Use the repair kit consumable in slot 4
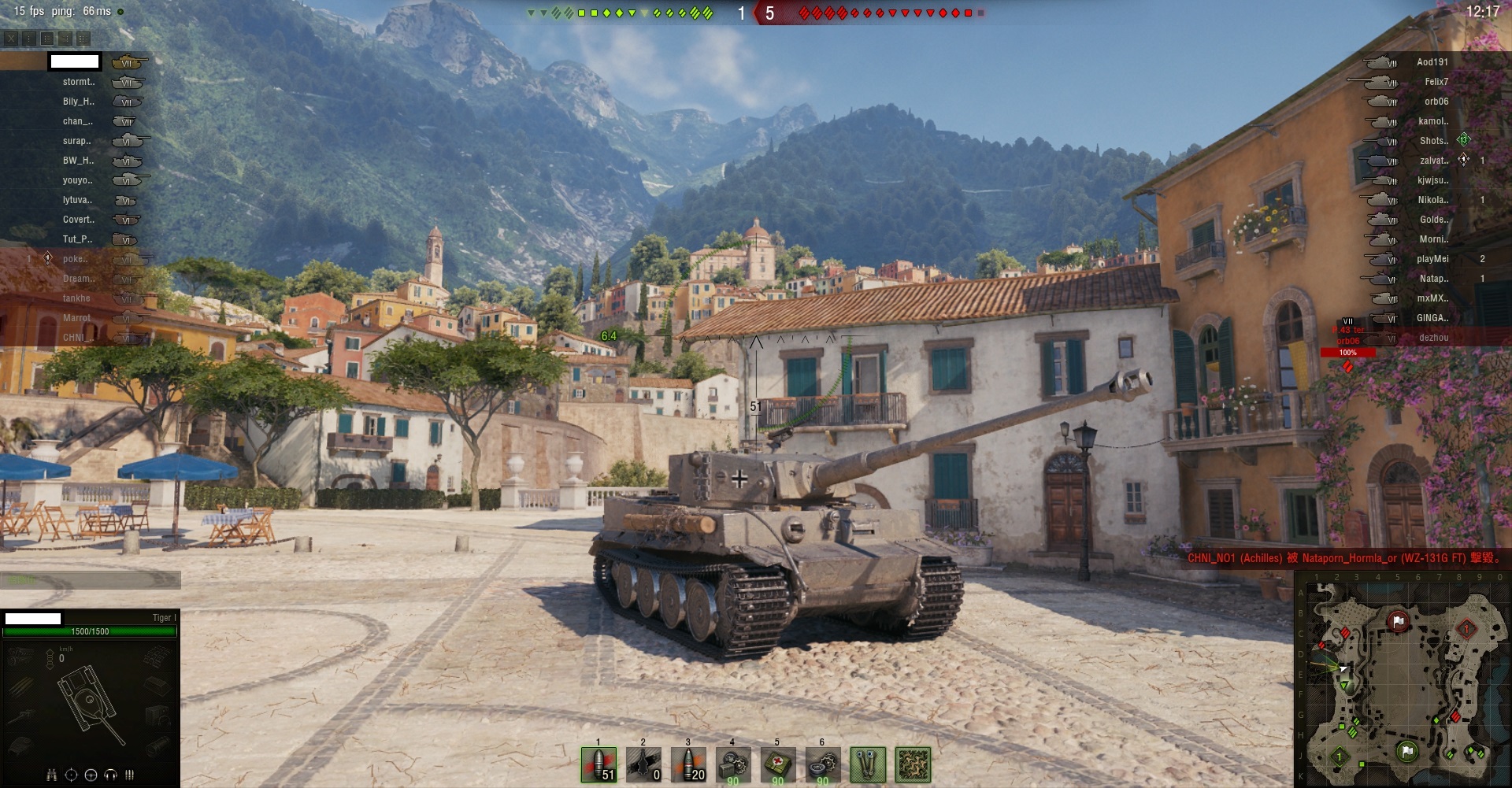Viewport: 1512px width, 788px height. click(x=733, y=764)
